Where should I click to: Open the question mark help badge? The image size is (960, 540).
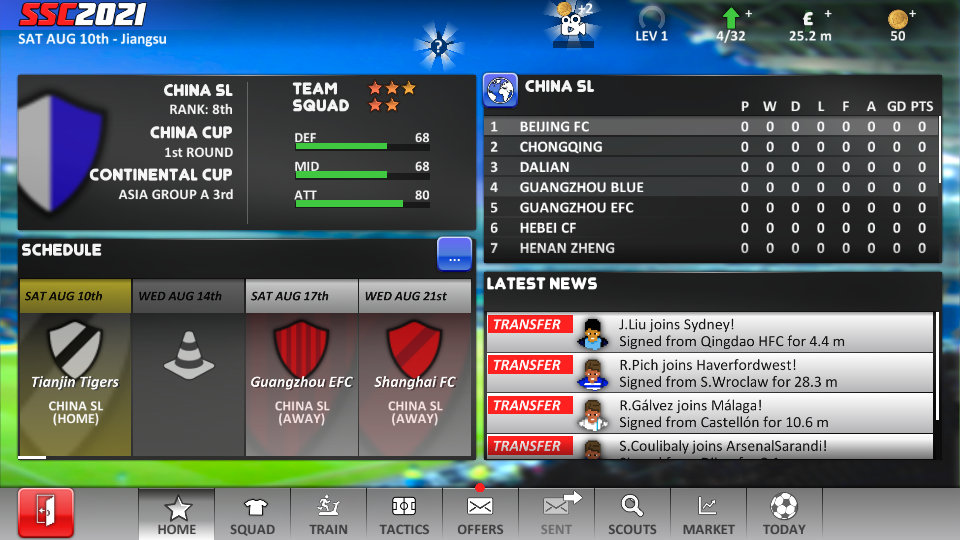point(438,45)
